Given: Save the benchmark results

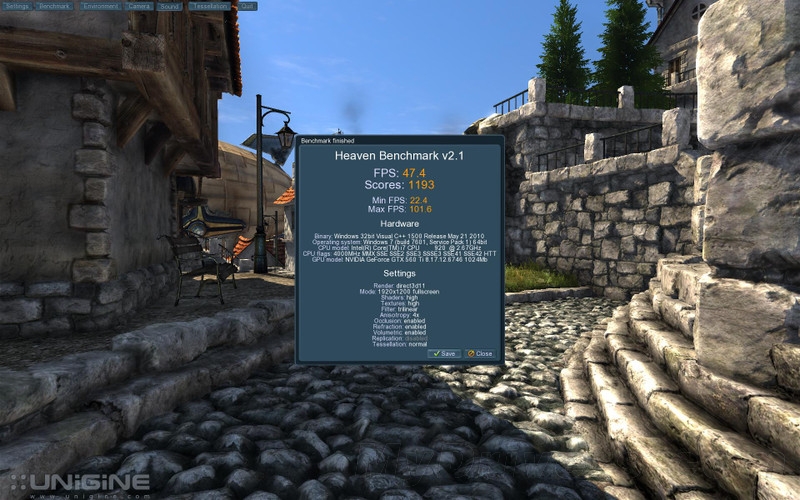Looking at the screenshot, I should click(444, 354).
